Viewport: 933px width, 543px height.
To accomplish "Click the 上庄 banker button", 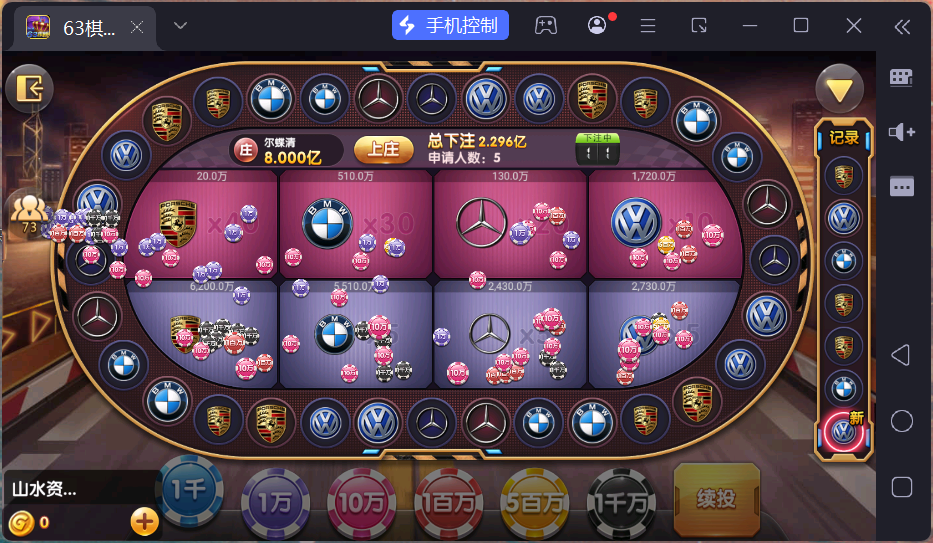I will click(x=383, y=149).
